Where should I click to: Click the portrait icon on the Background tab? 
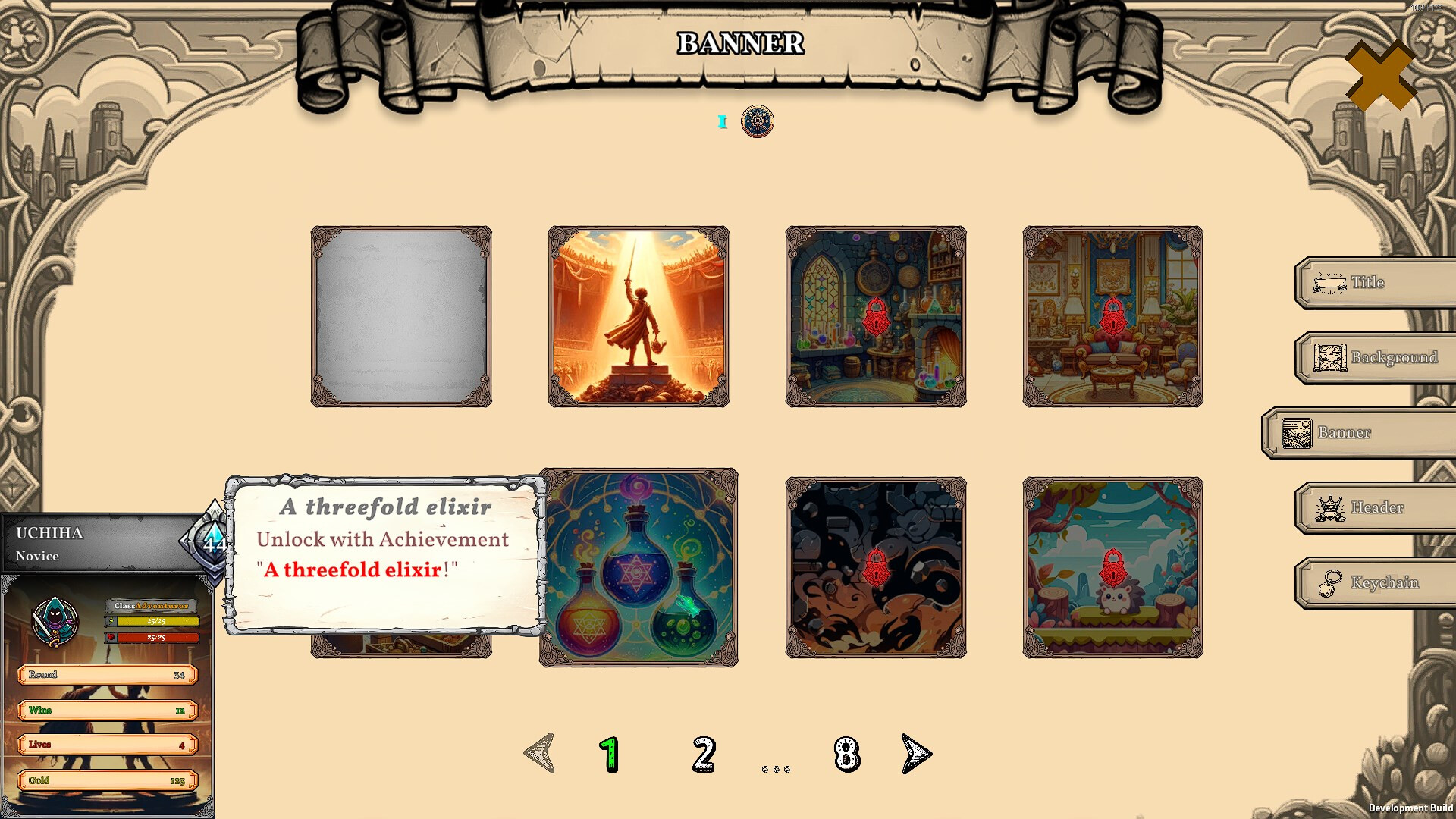1331,357
